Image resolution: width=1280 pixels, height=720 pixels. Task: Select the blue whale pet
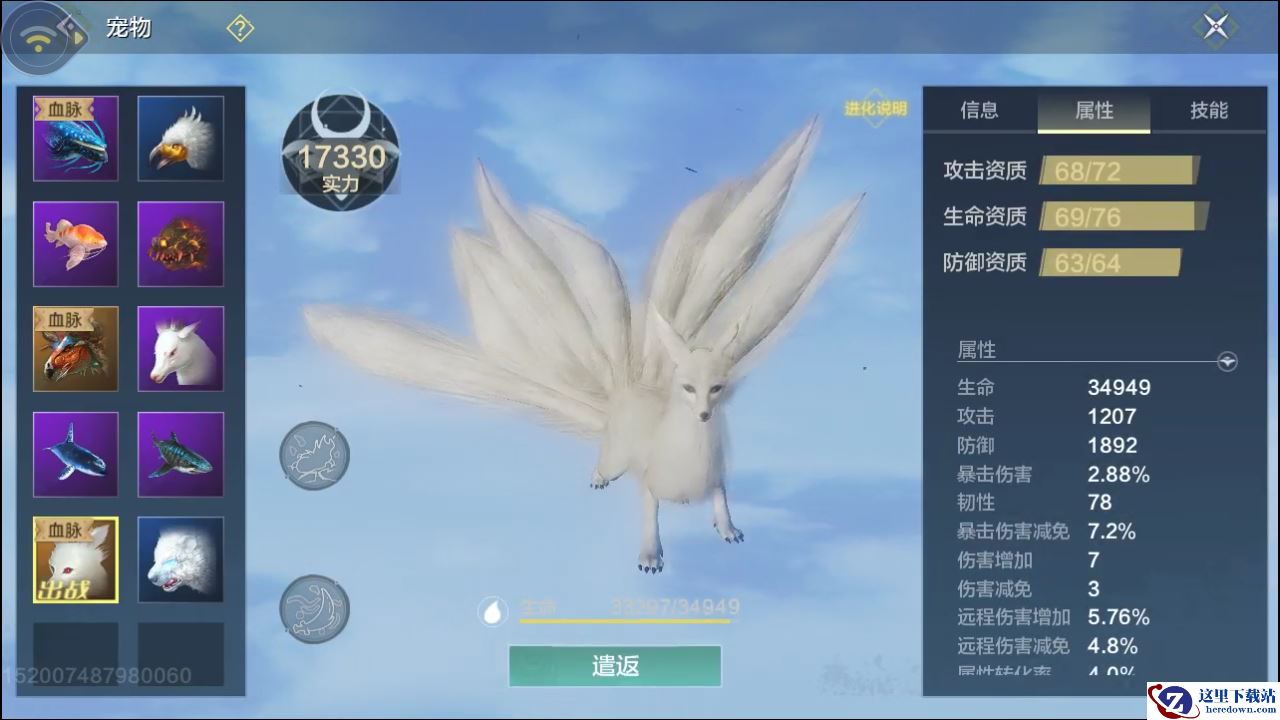(x=76, y=454)
